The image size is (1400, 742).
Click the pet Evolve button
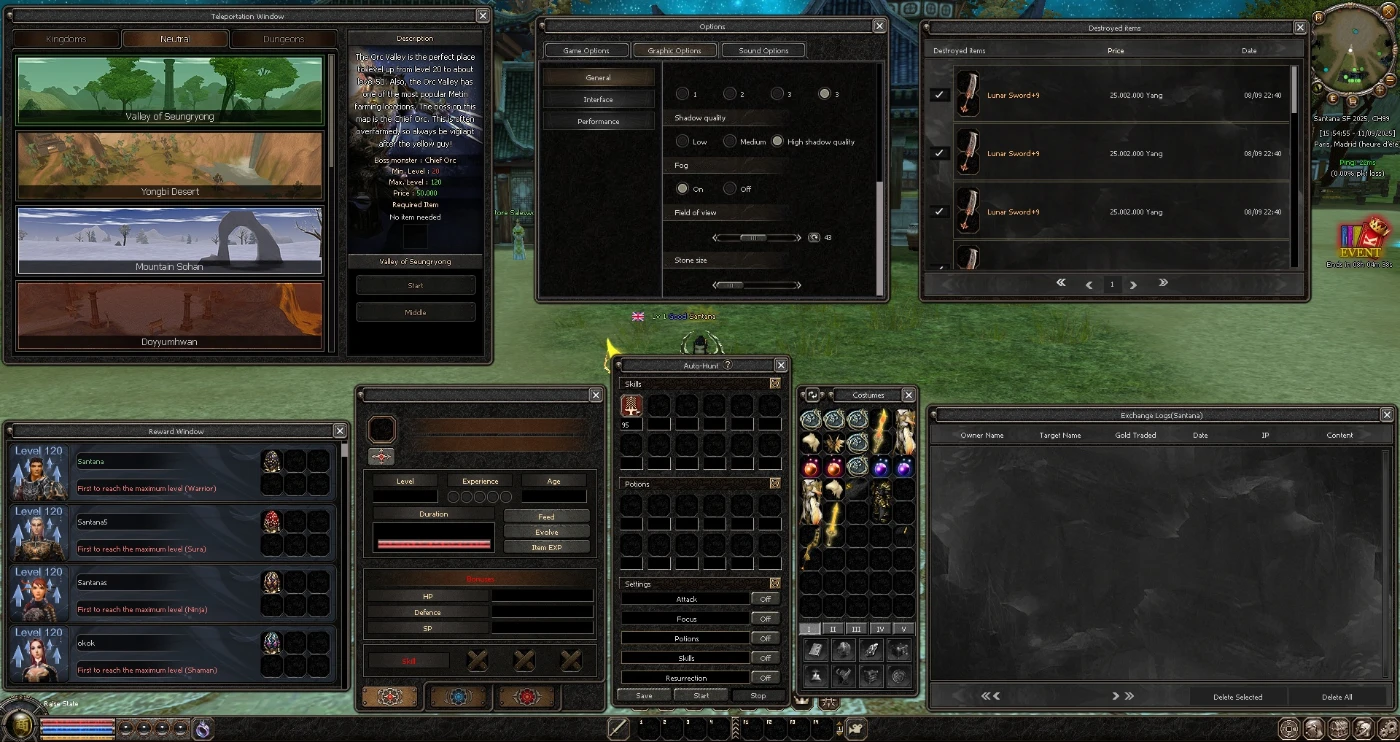click(546, 532)
